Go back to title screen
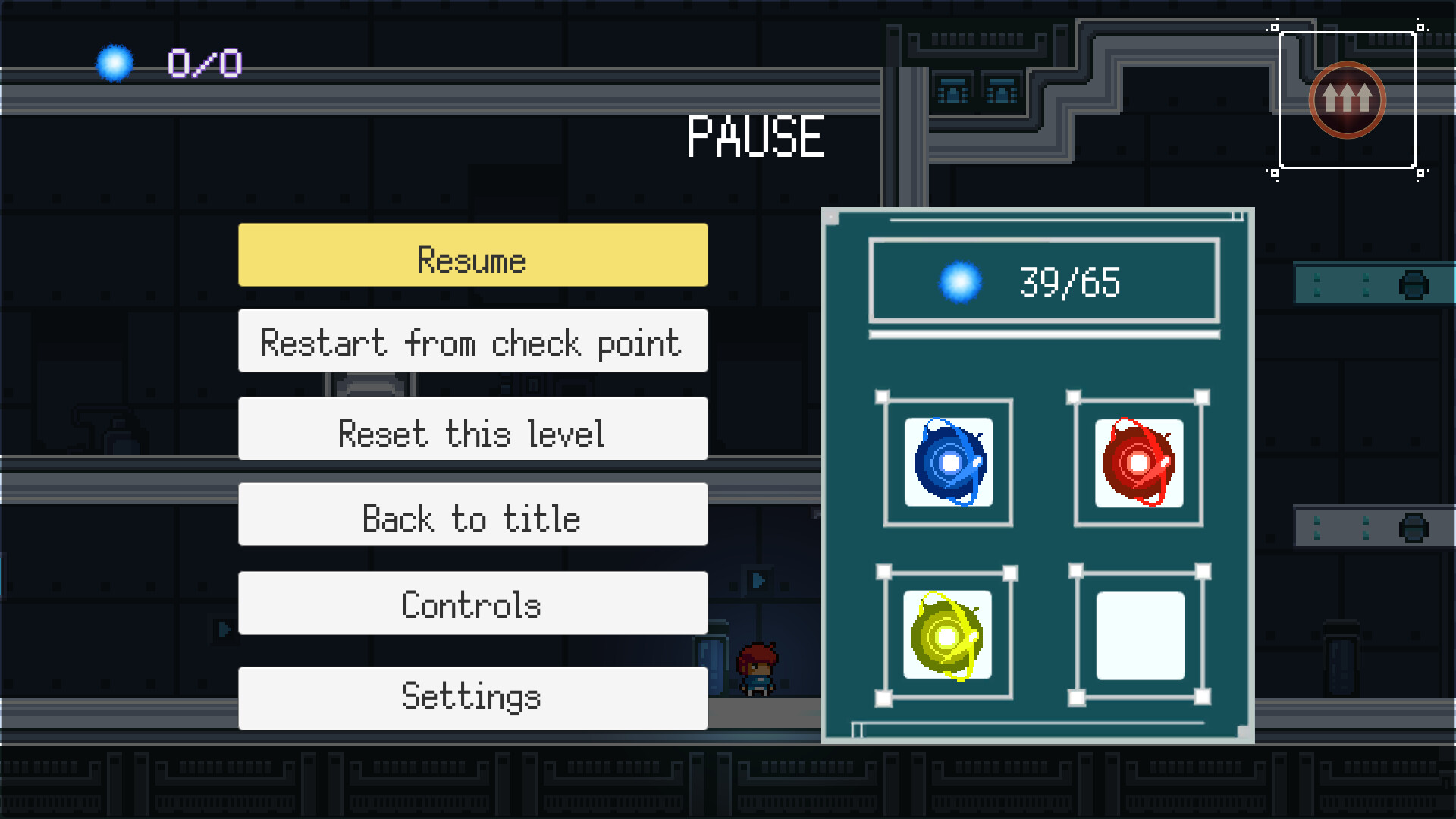This screenshot has height=819, width=1456. tap(472, 519)
